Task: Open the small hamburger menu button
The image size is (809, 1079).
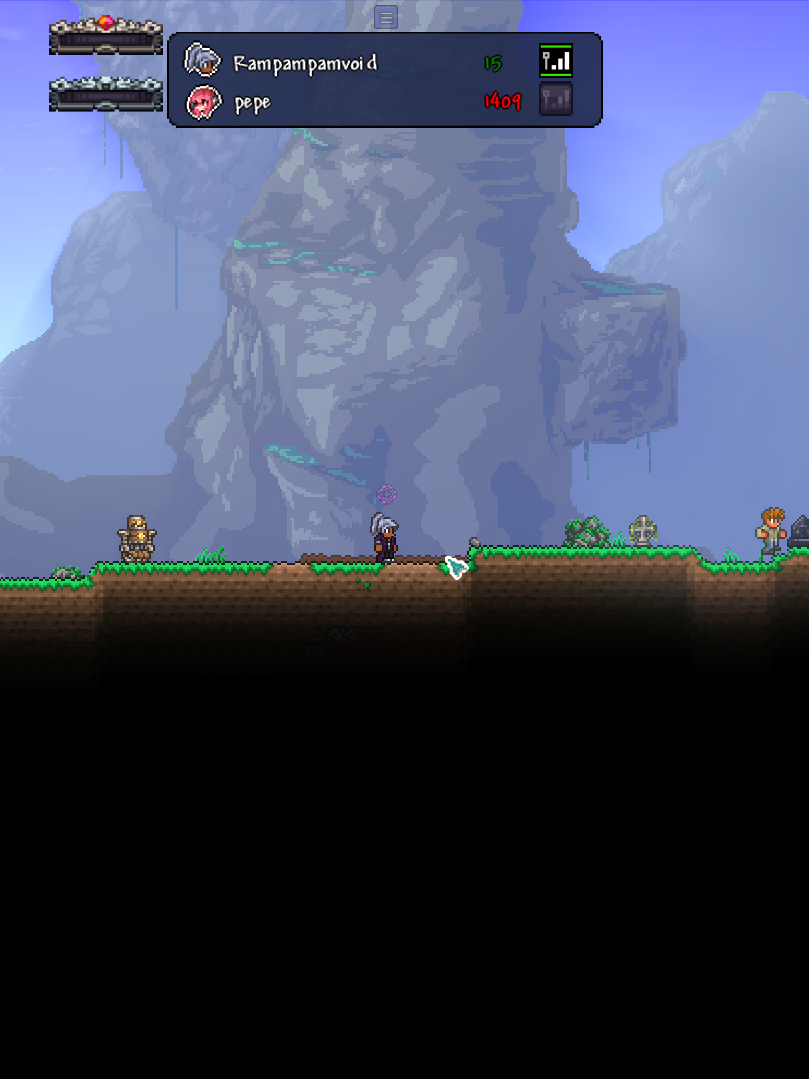Action: point(386,17)
